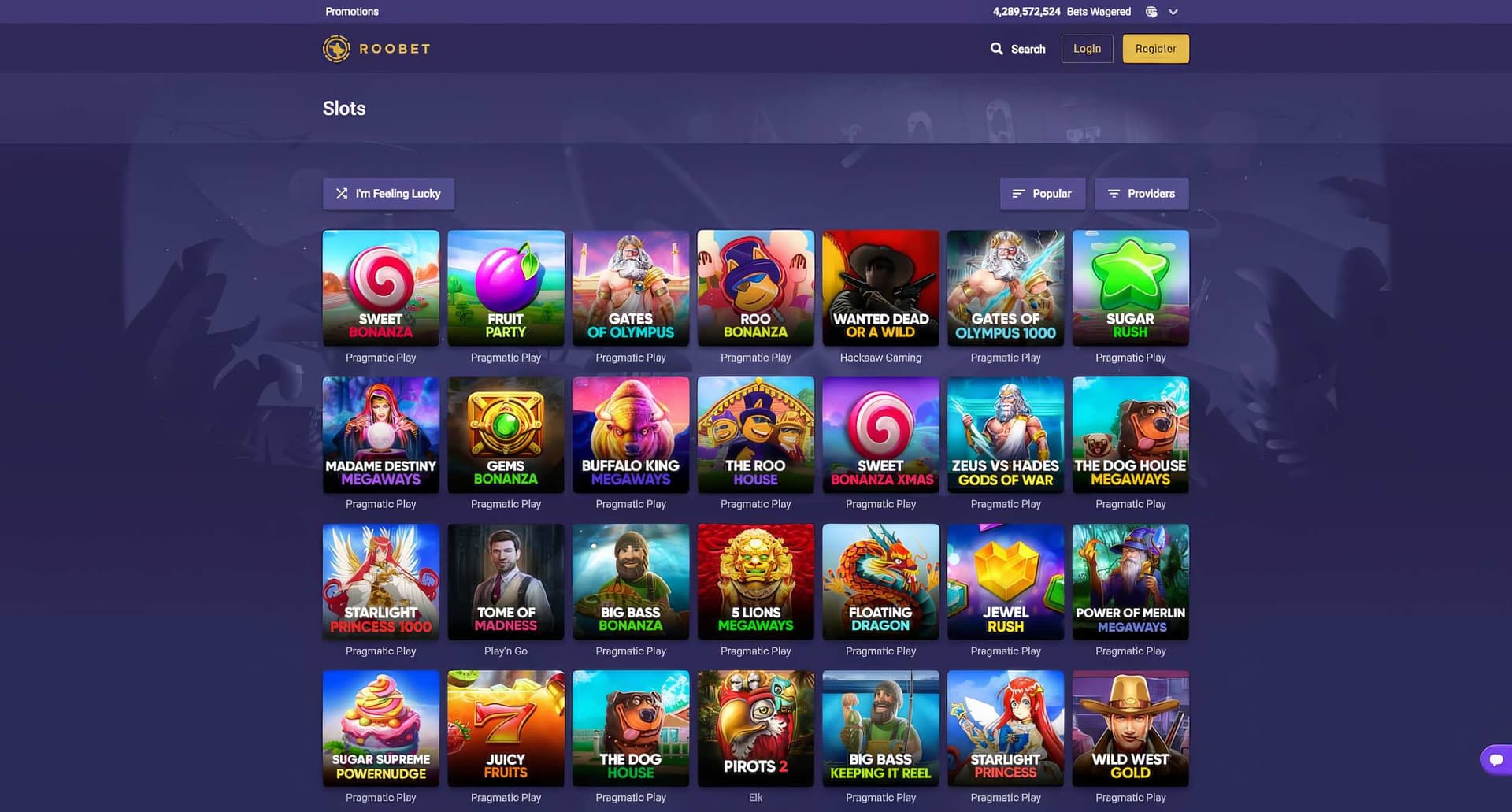Click the Login button

click(1087, 48)
